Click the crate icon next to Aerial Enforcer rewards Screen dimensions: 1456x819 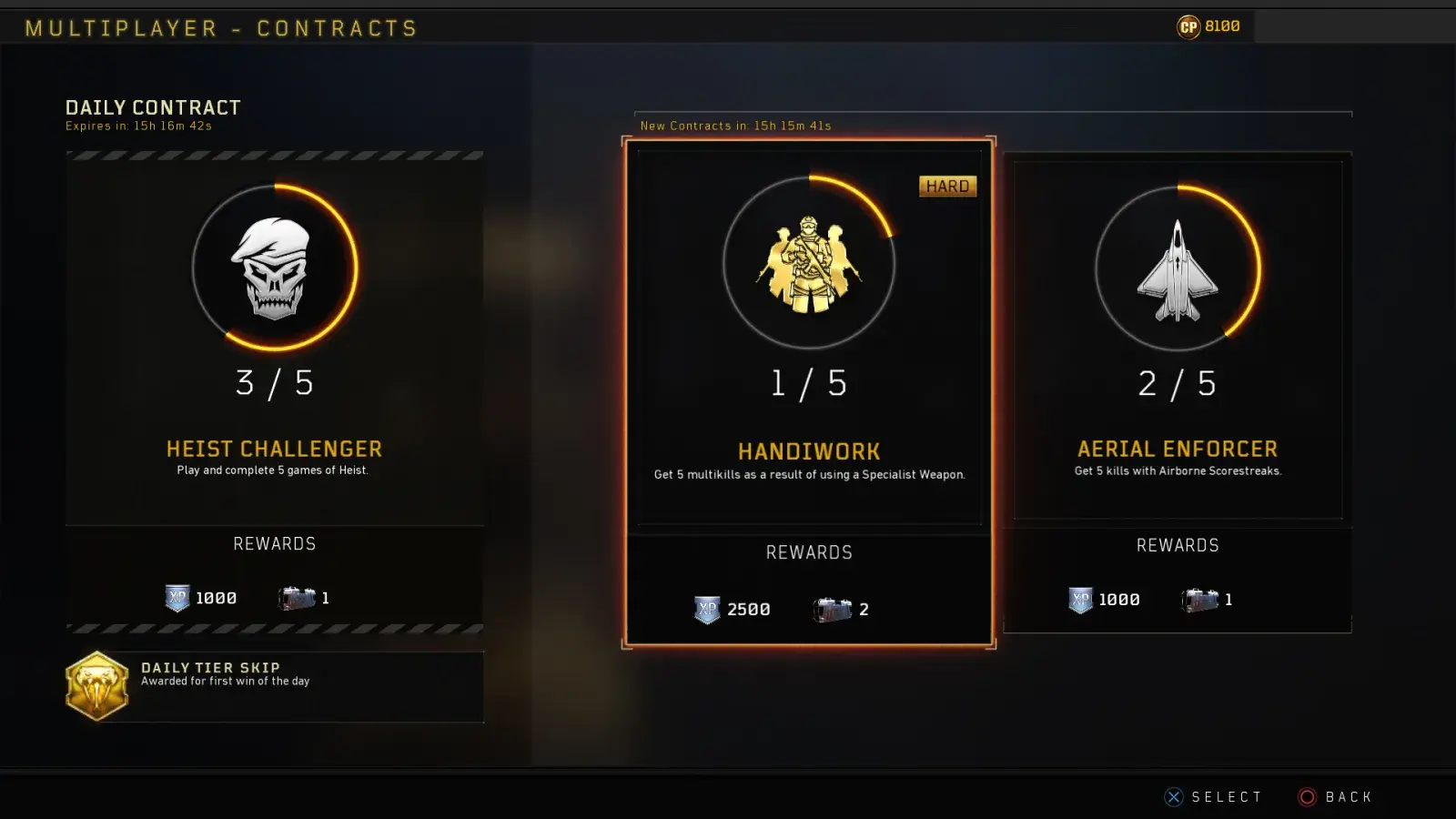tap(1199, 600)
